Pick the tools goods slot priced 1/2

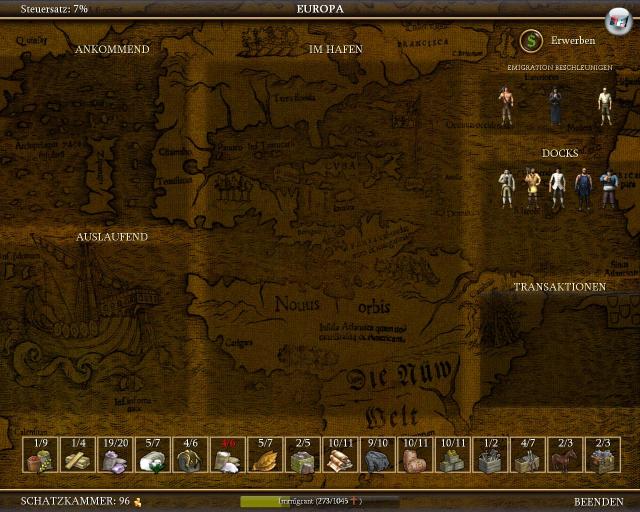(x=490, y=456)
